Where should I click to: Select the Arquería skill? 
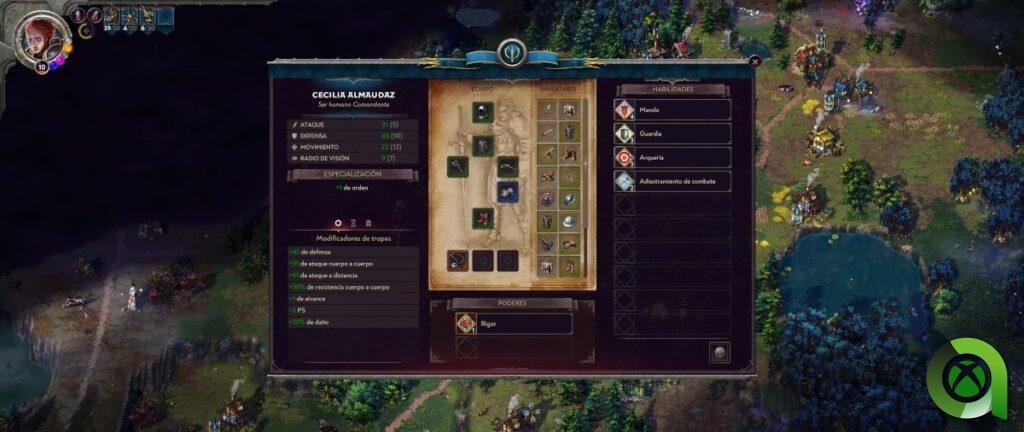click(x=672, y=157)
